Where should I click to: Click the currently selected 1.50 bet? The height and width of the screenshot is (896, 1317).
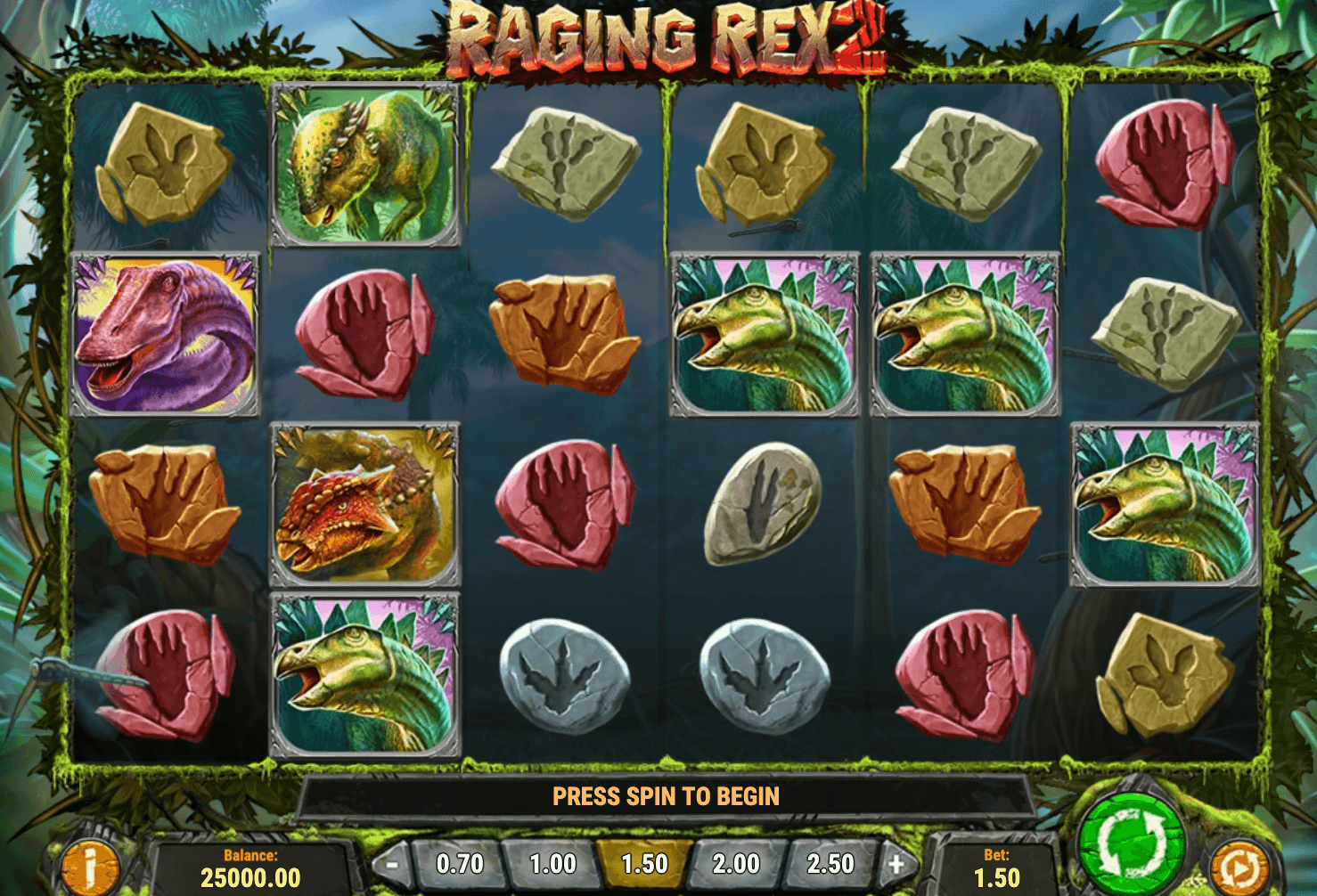pyautogui.click(x=642, y=862)
